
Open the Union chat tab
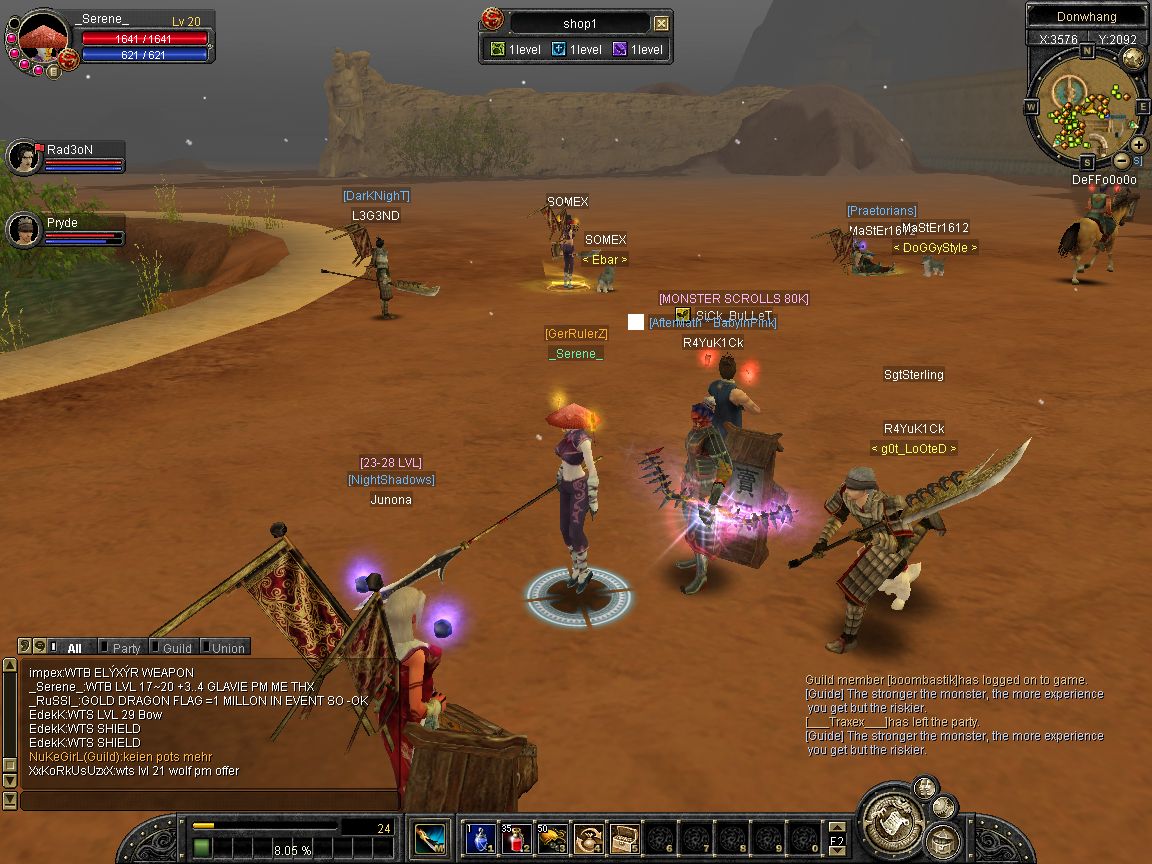[227, 648]
